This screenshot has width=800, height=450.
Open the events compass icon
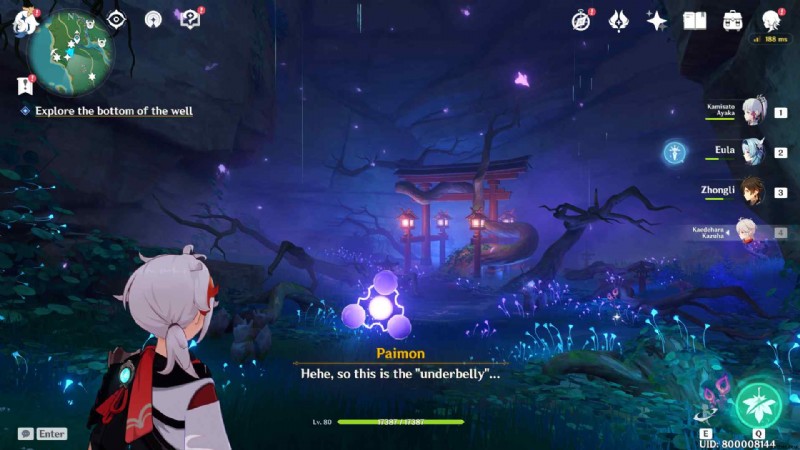[x=582, y=20]
